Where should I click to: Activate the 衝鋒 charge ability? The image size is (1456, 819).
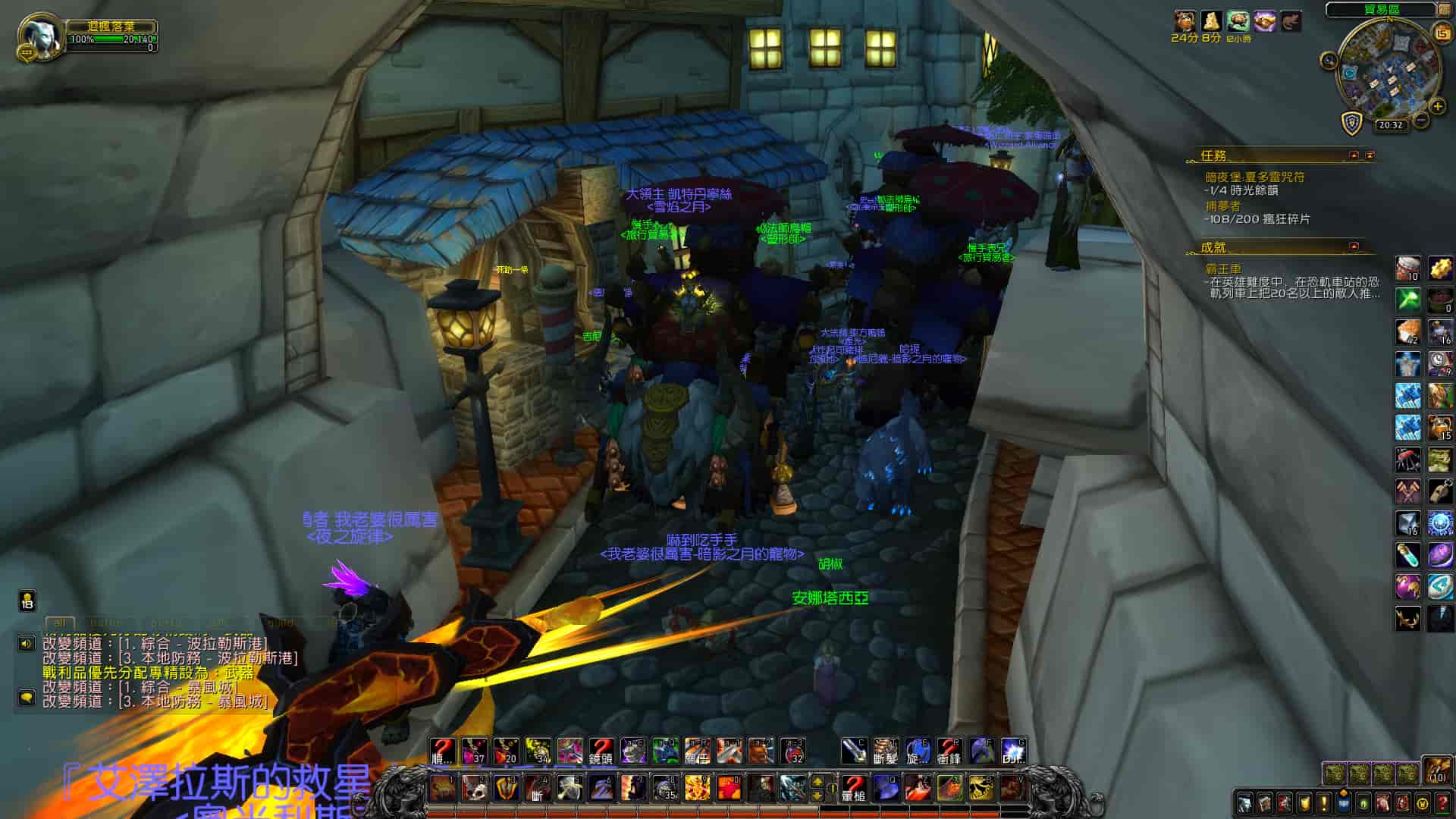[949, 751]
